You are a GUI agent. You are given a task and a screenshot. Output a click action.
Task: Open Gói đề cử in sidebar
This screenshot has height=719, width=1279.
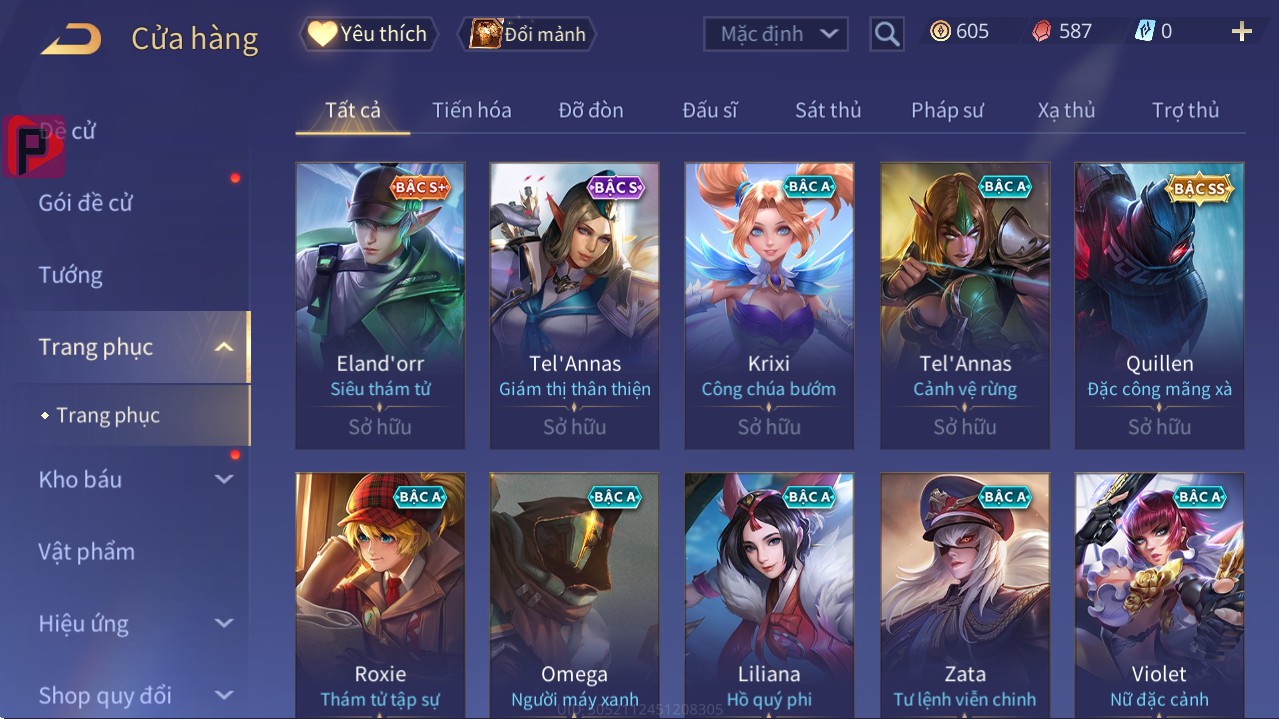86,203
